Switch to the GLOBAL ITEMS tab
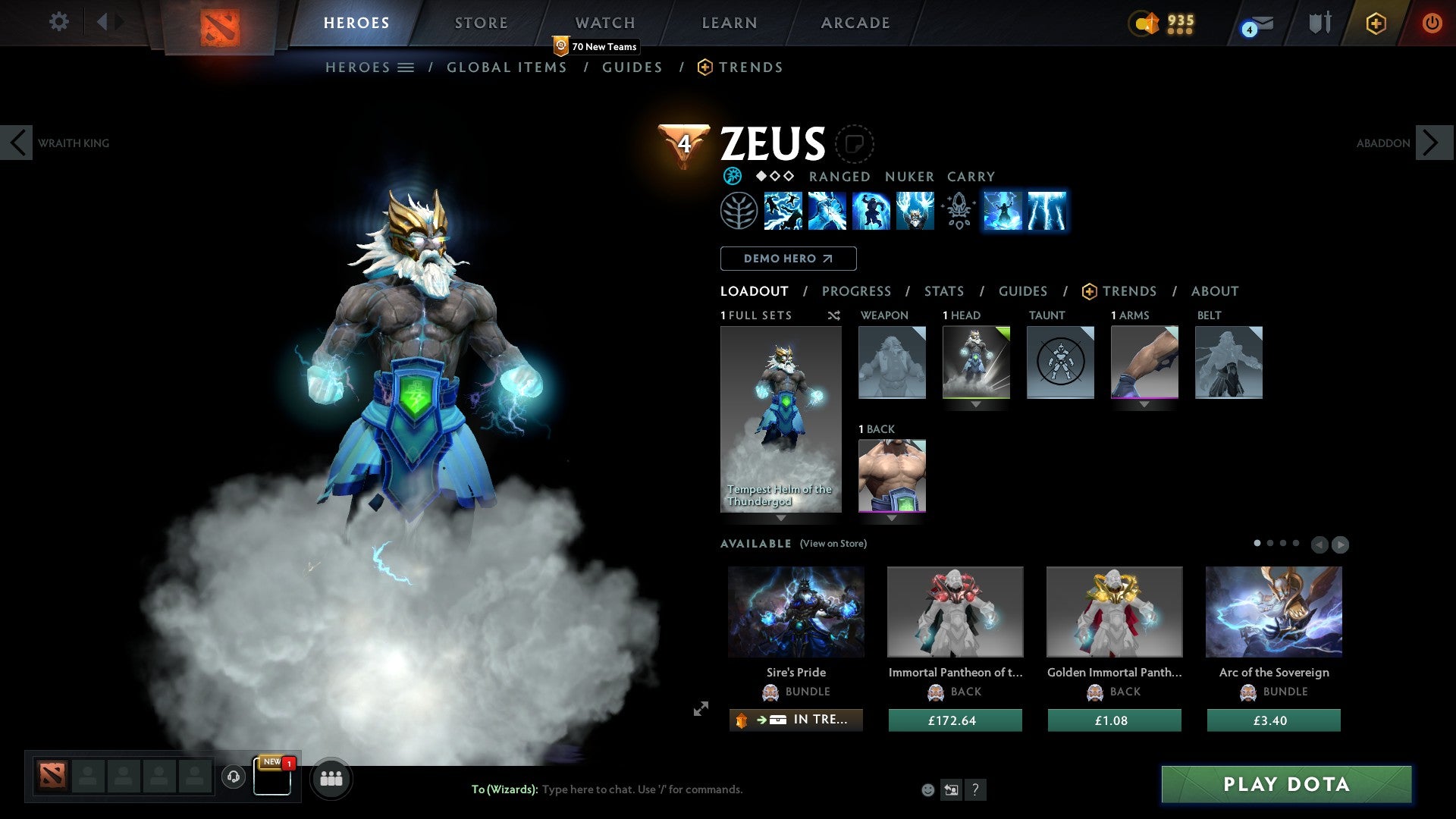The width and height of the screenshot is (1456, 819). (x=507, y=67)
